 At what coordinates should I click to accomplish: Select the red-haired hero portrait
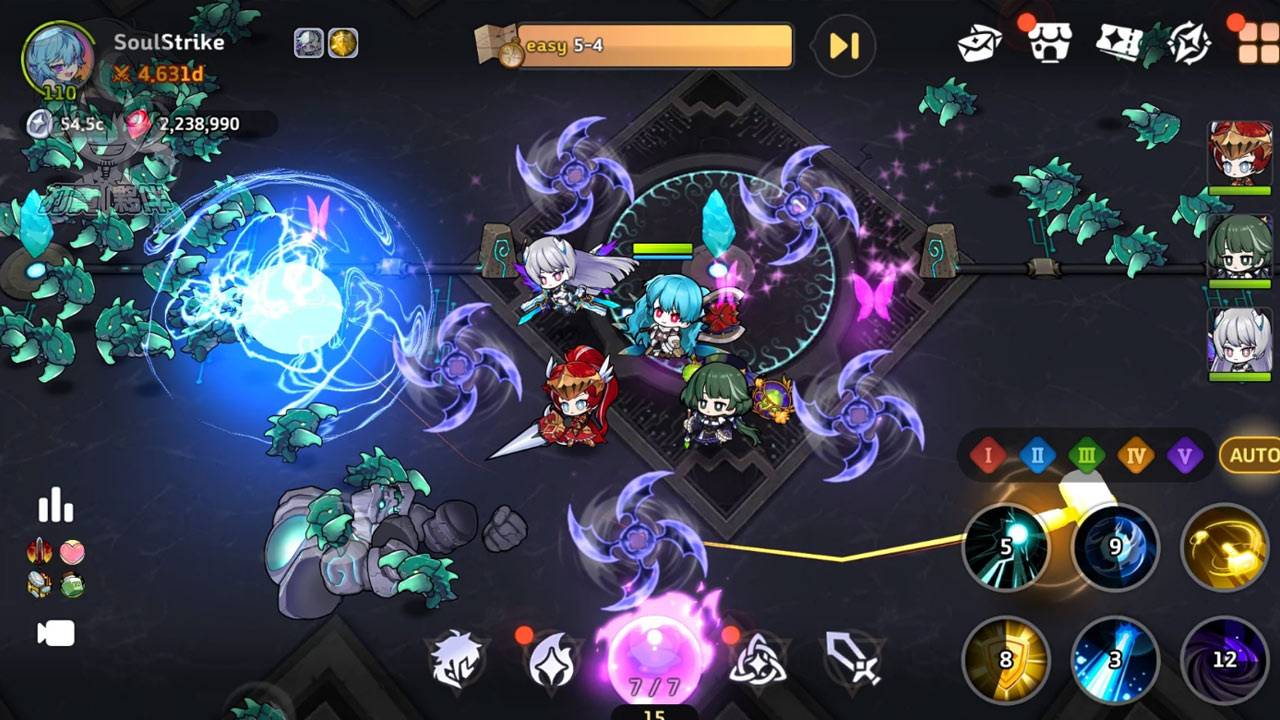[x=1240, y=155]
